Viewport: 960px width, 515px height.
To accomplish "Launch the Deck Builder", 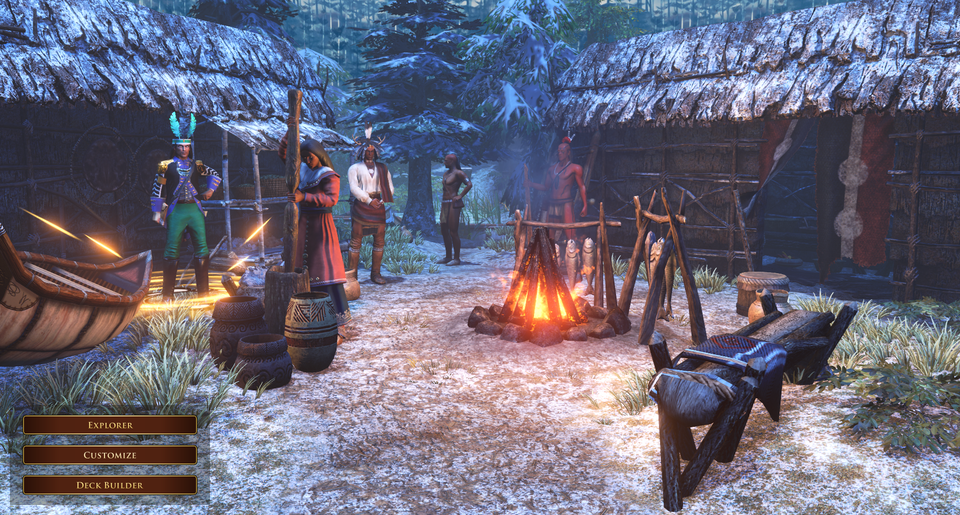I will [110, 485].
